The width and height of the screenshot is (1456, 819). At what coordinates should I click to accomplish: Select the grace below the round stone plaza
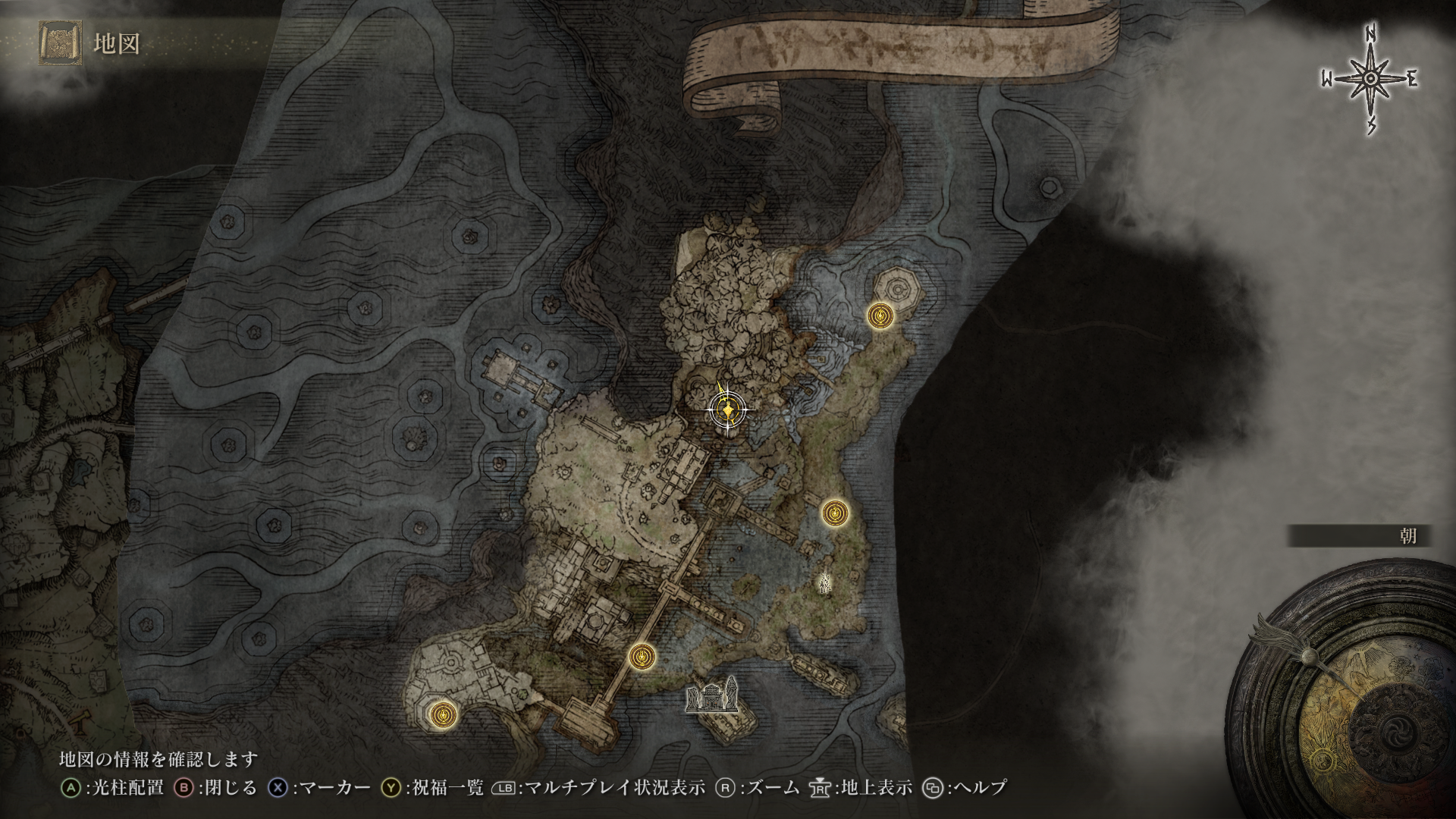443,714
